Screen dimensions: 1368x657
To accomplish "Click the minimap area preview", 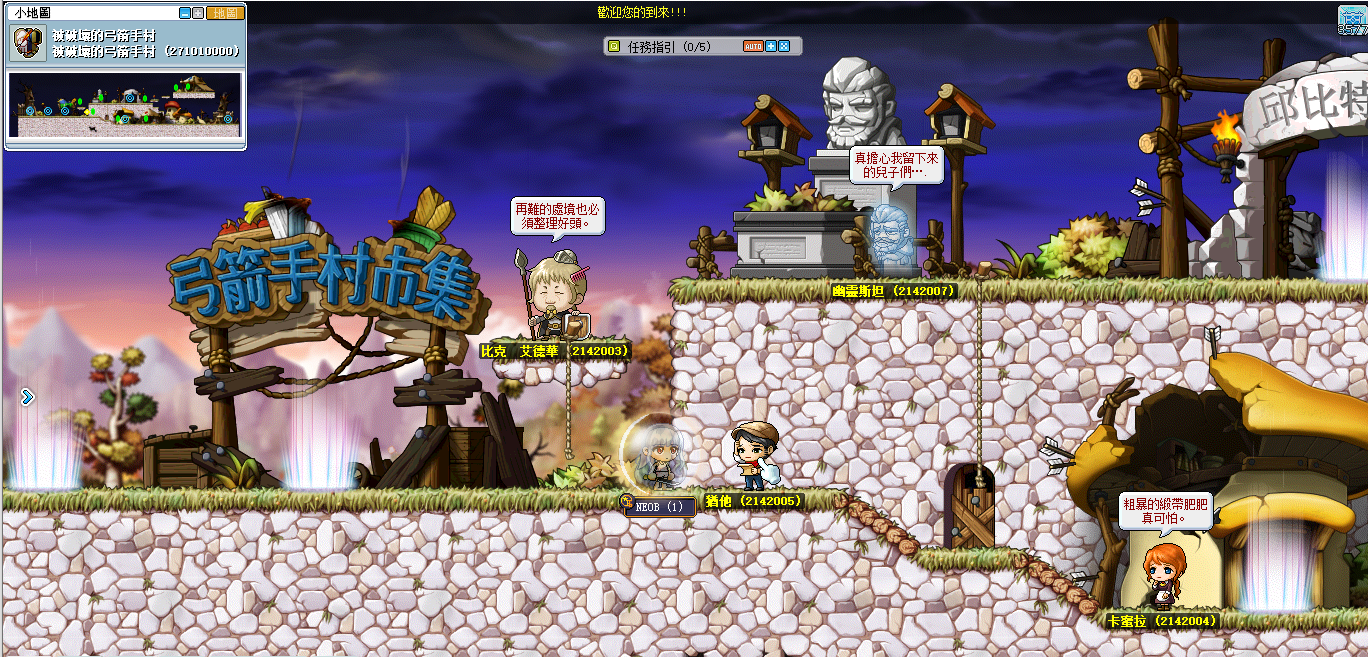I will click(x=125, y=105).
